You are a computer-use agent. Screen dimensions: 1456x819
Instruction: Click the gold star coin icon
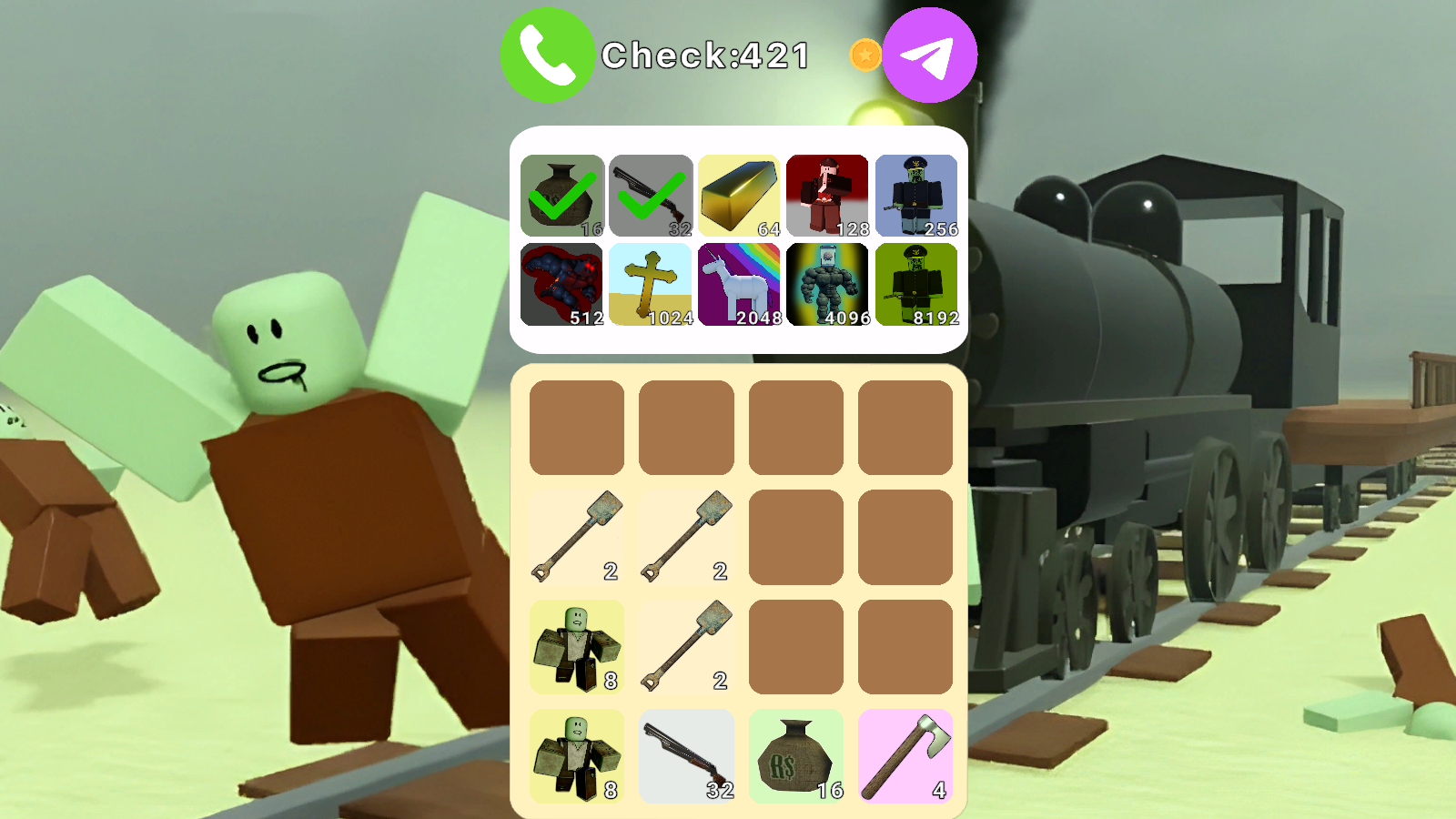tap(865, 56)
